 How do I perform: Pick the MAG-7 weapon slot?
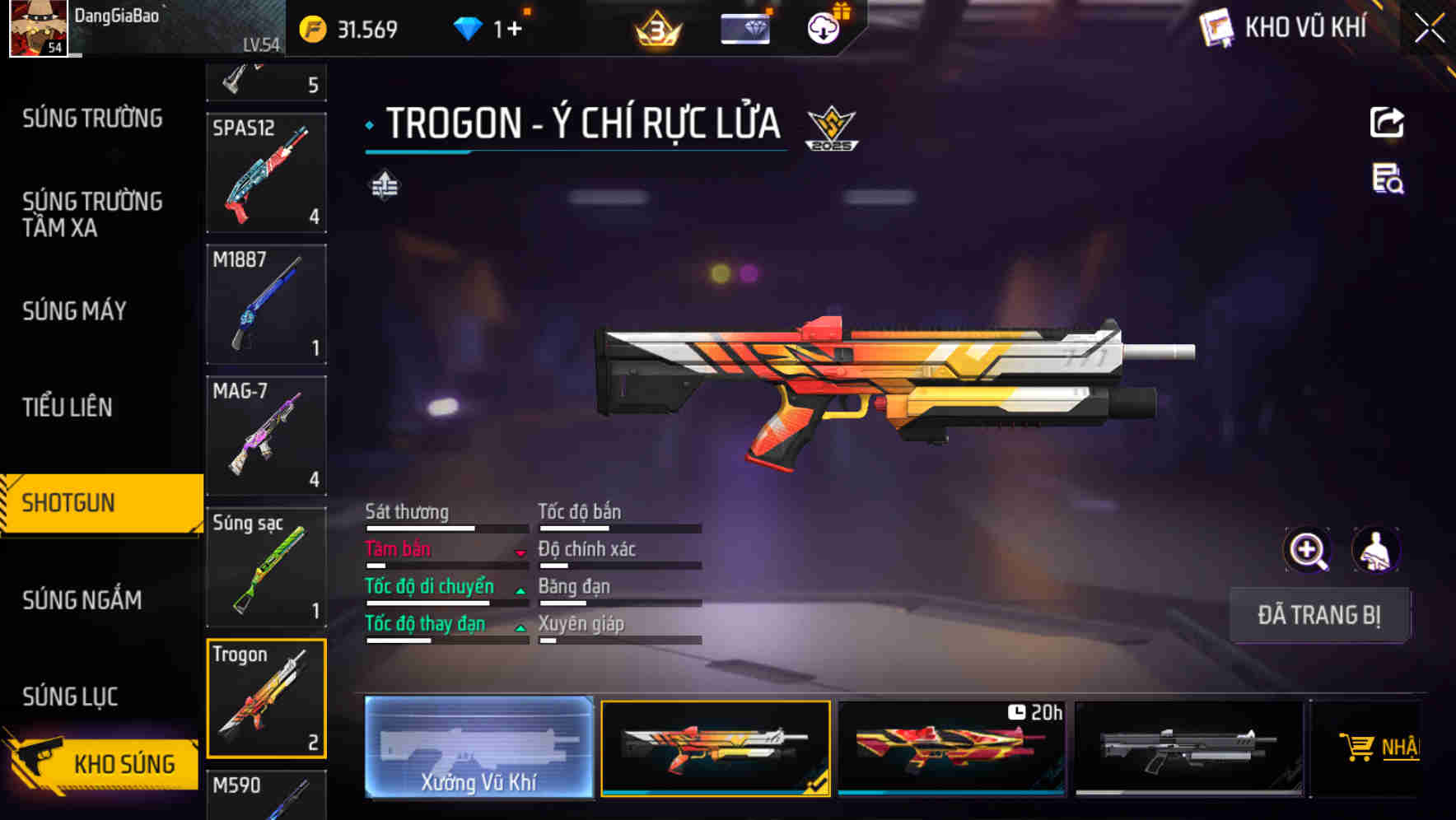click(x=266, y=436)
